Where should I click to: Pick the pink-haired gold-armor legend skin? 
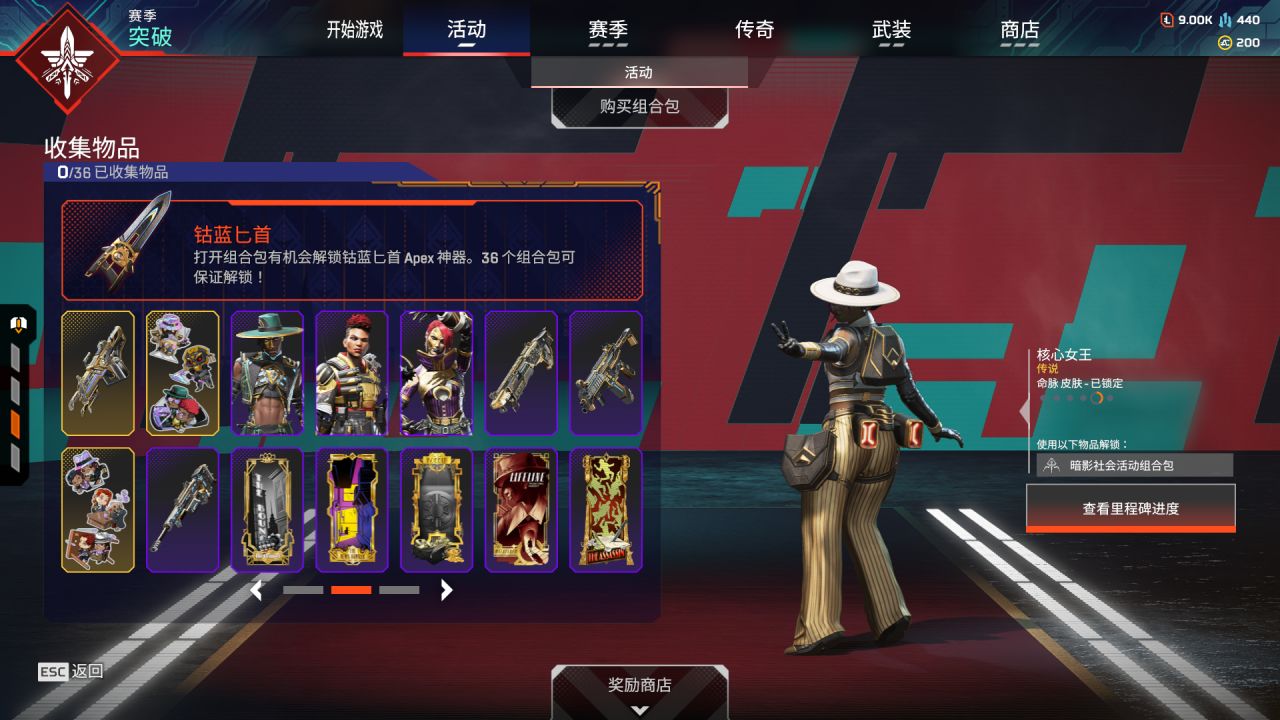437,373
